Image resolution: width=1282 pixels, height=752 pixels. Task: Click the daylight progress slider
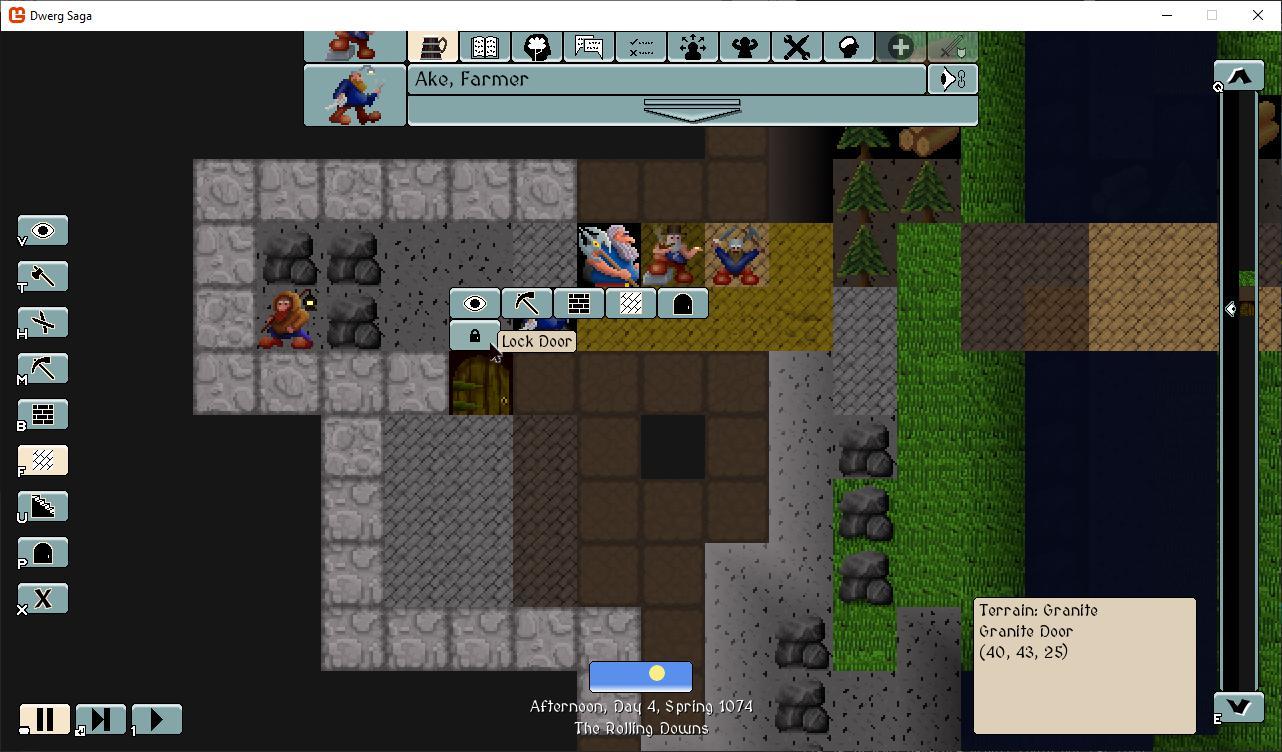[641, 676]
